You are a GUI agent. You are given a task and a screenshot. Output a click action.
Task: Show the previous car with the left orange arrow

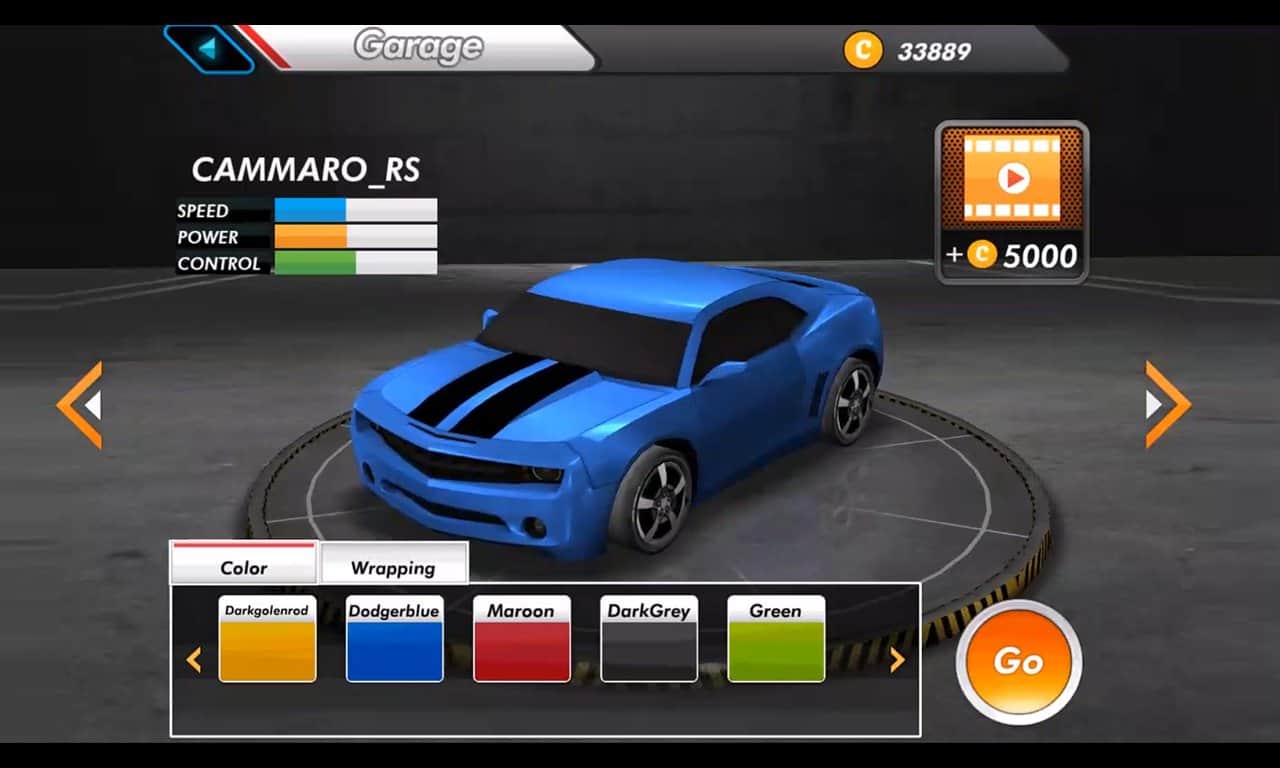[80, 405]
